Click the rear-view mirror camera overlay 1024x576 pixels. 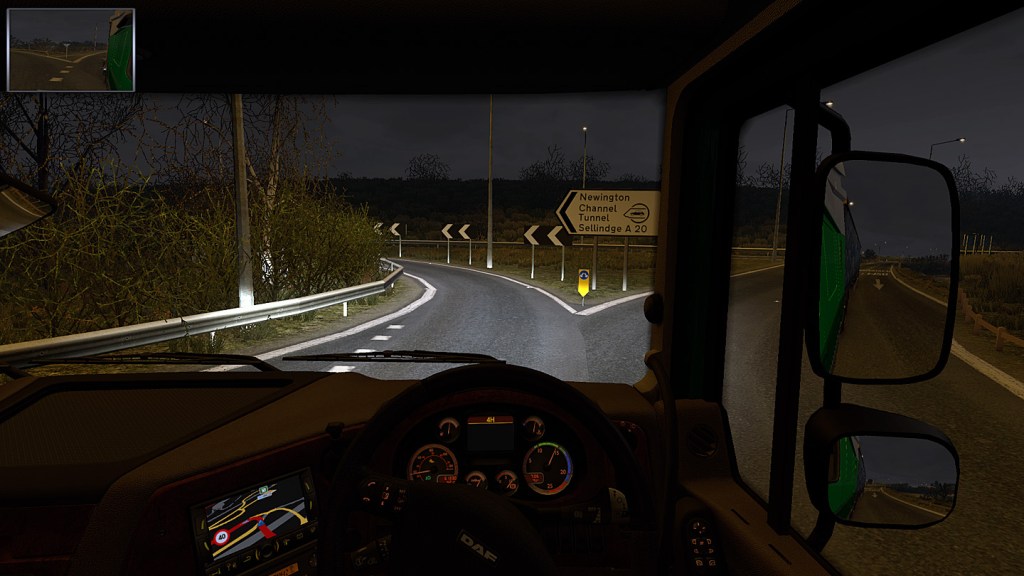[x=71, y=50]
